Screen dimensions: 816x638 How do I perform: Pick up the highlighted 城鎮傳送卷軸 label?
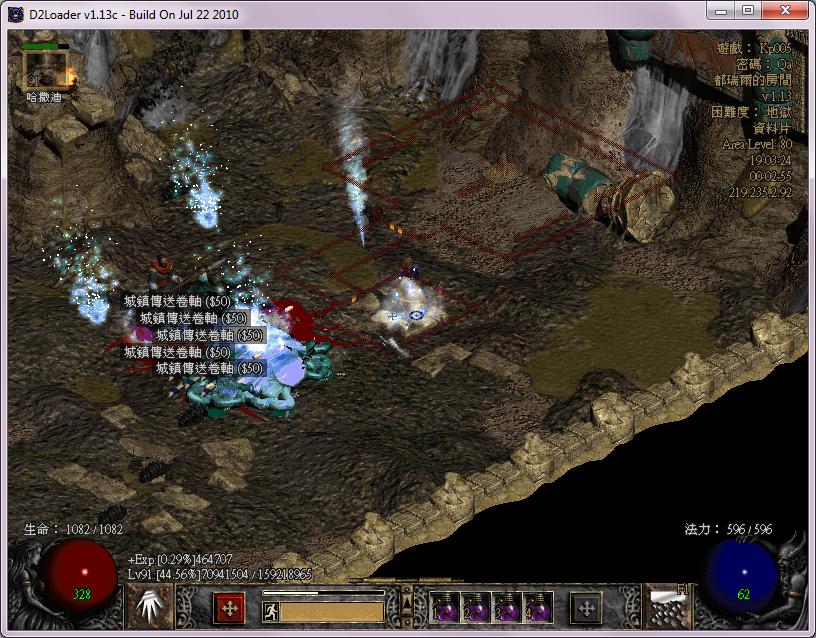pos(208,335)
